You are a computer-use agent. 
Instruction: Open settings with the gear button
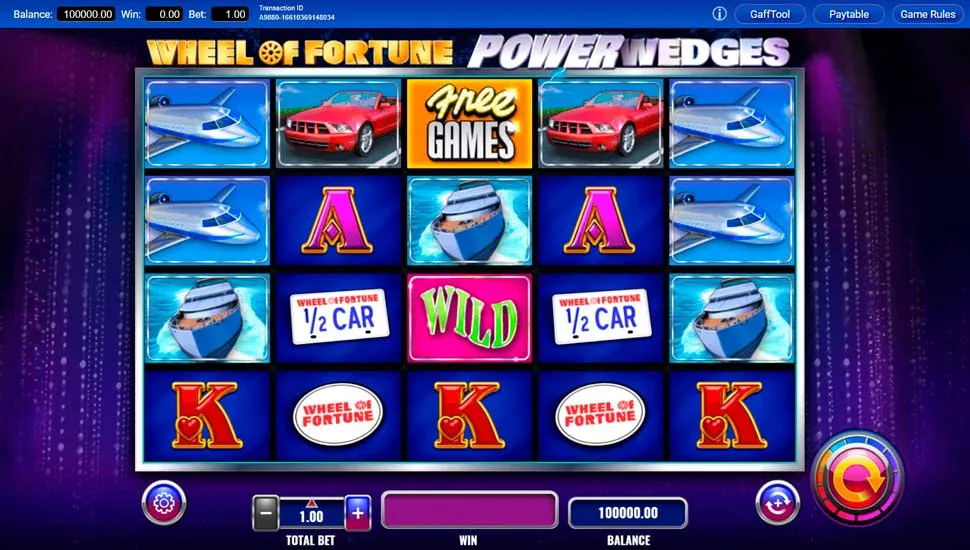point(164,502)
